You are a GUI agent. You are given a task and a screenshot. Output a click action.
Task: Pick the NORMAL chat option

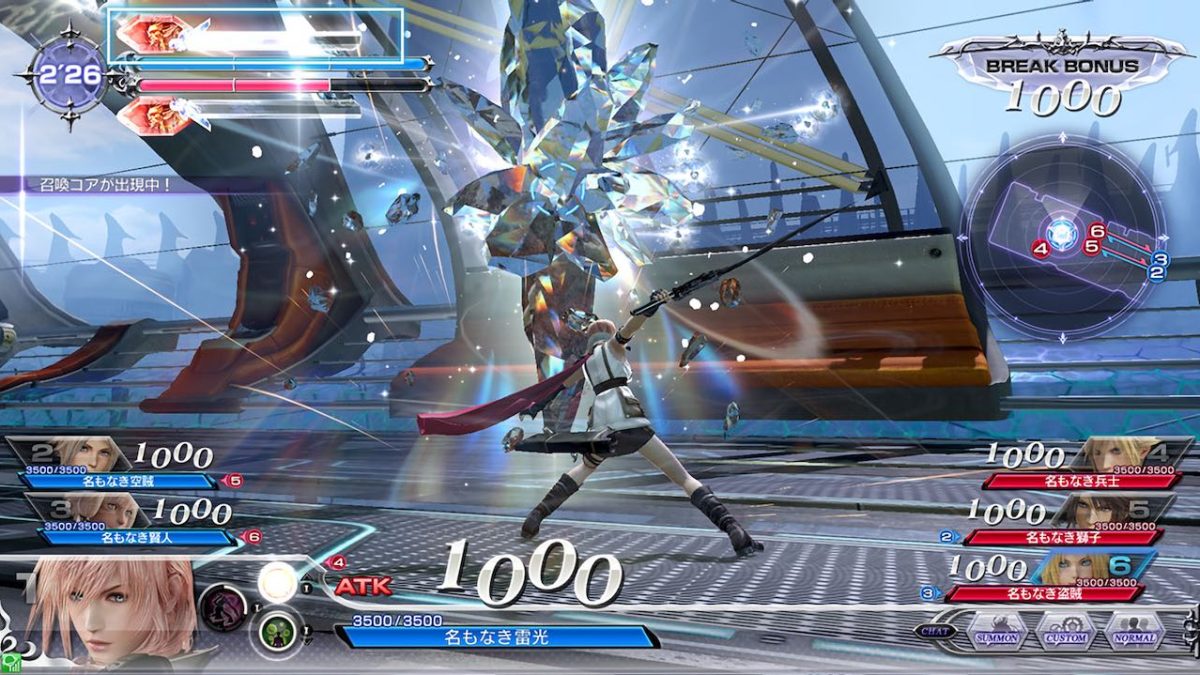1134,635
